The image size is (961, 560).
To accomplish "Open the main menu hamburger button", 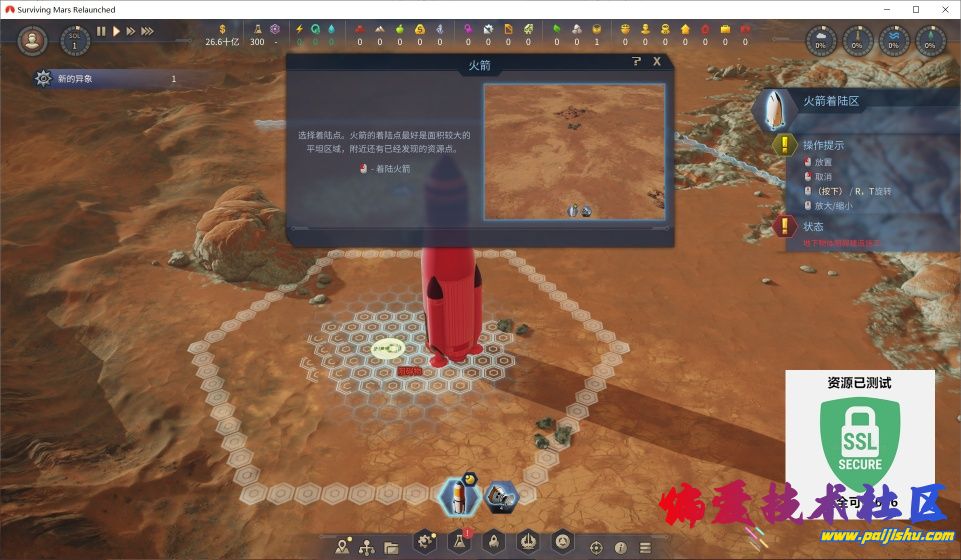I will coord(645,547).
